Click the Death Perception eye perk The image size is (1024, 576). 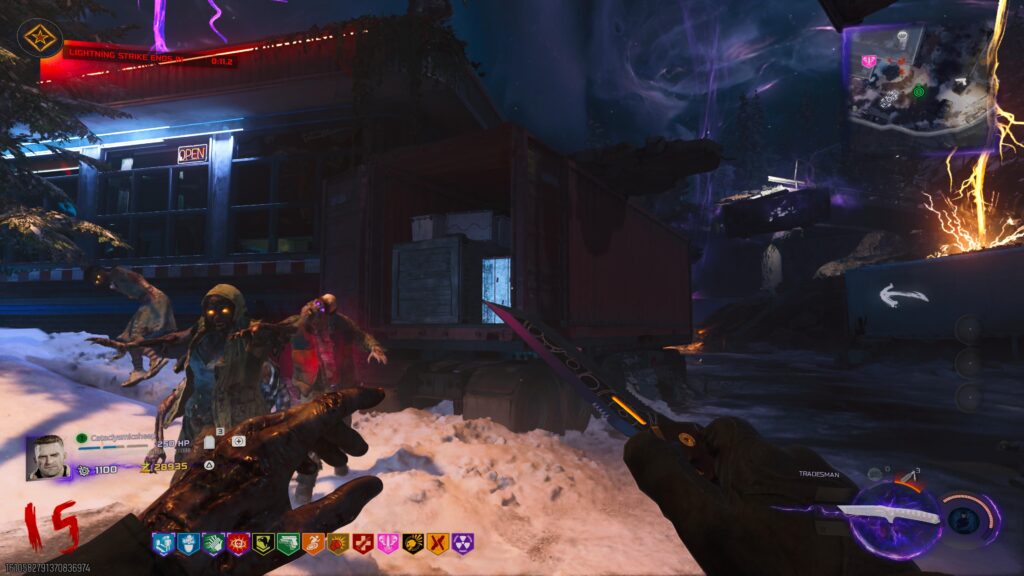pos(238,544)
